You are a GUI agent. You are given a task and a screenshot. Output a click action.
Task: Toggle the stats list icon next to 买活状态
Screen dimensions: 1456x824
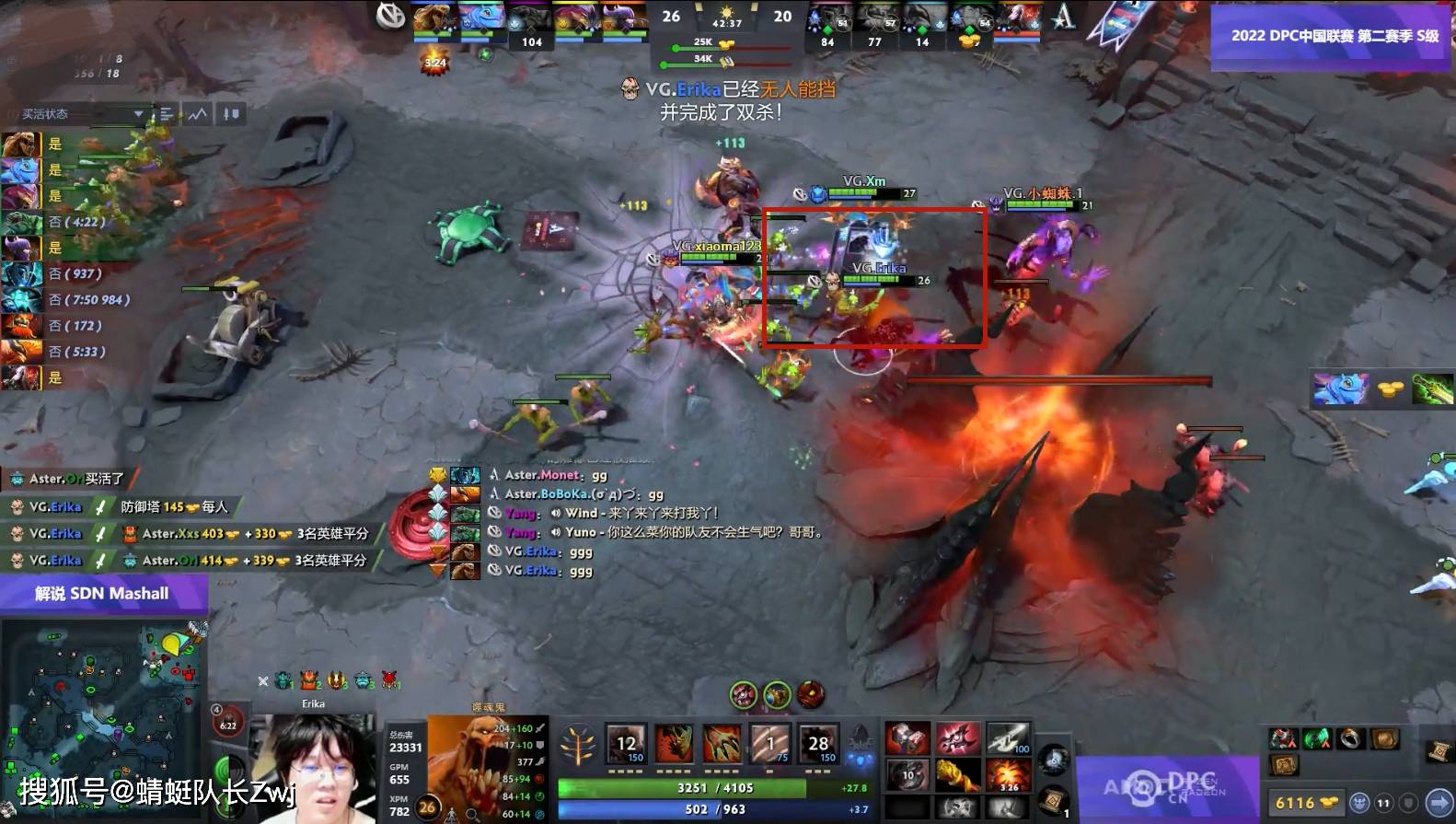[x=166, y=114]
